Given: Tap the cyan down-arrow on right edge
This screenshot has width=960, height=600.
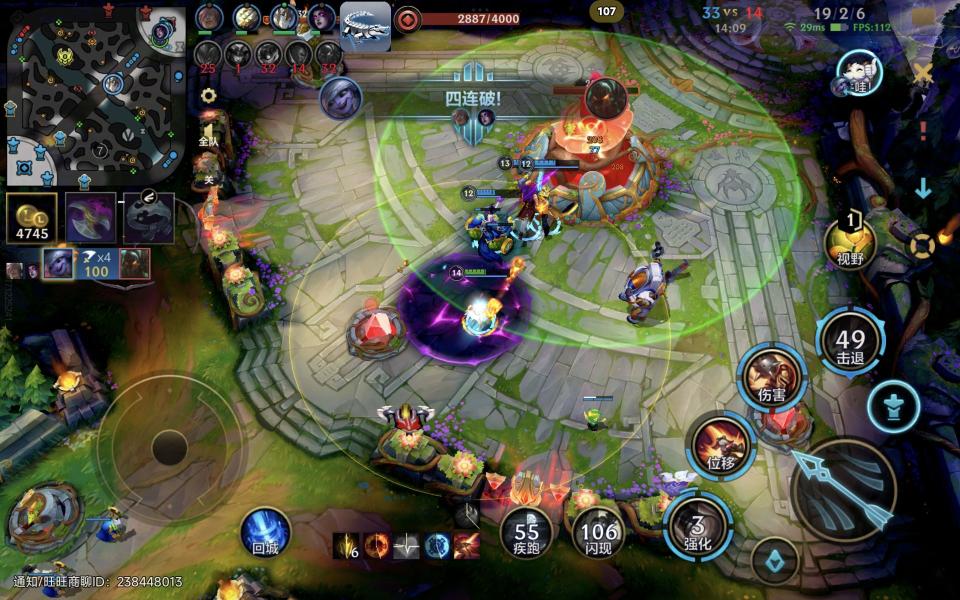Looking at the screenshot, I should coord(922,188).
